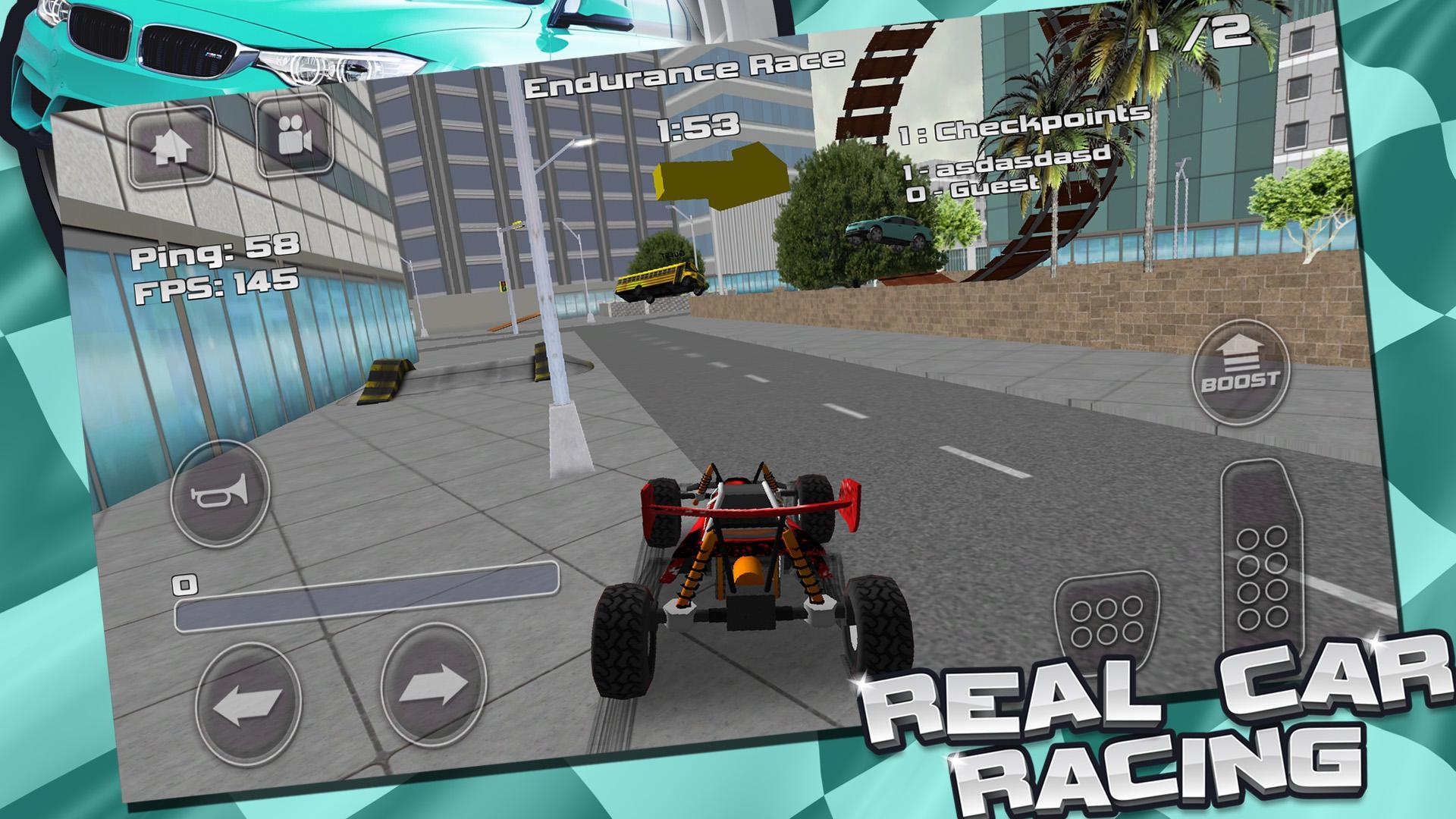Toggle the video capture control on
The width and height of the screenshot is (1456, 819).
coord(294,139)
